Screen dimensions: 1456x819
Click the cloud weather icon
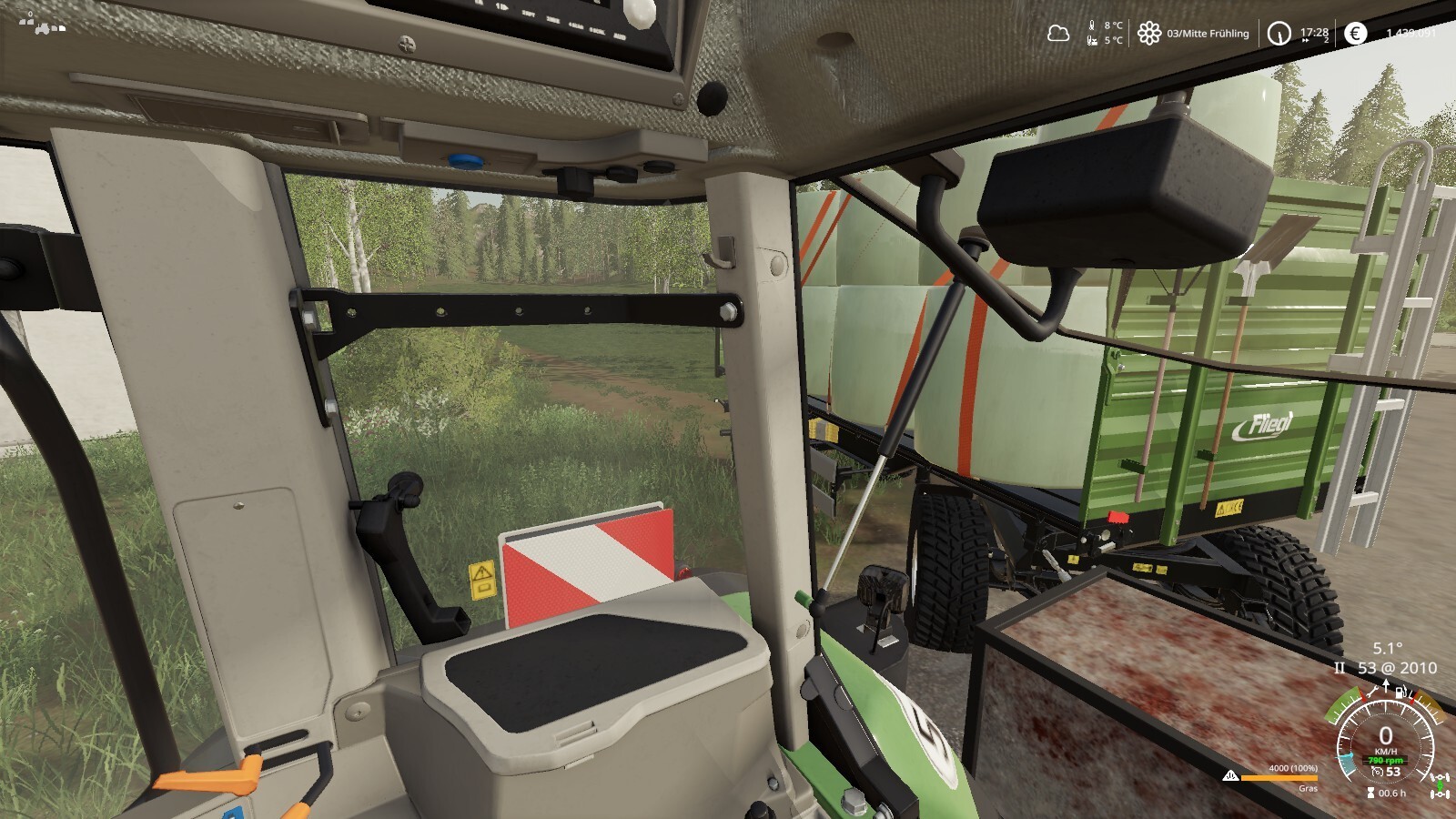coord(1057,34)
